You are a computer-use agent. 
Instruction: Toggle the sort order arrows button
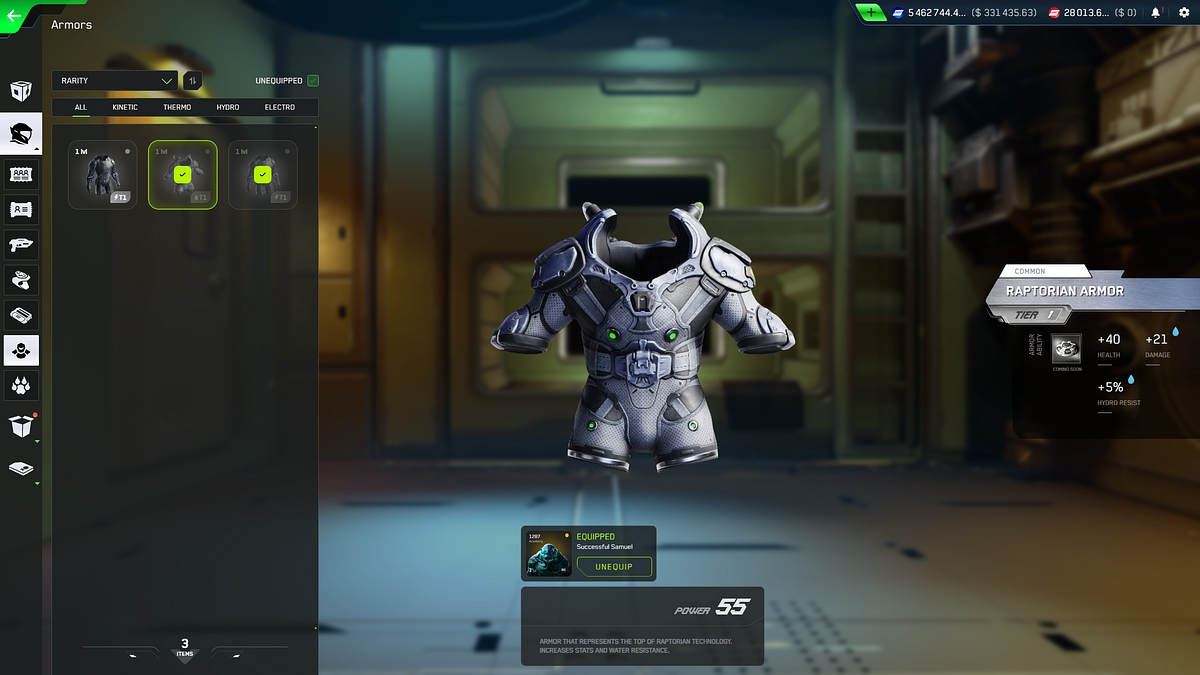pyautogui.click(x=192, y=81)
